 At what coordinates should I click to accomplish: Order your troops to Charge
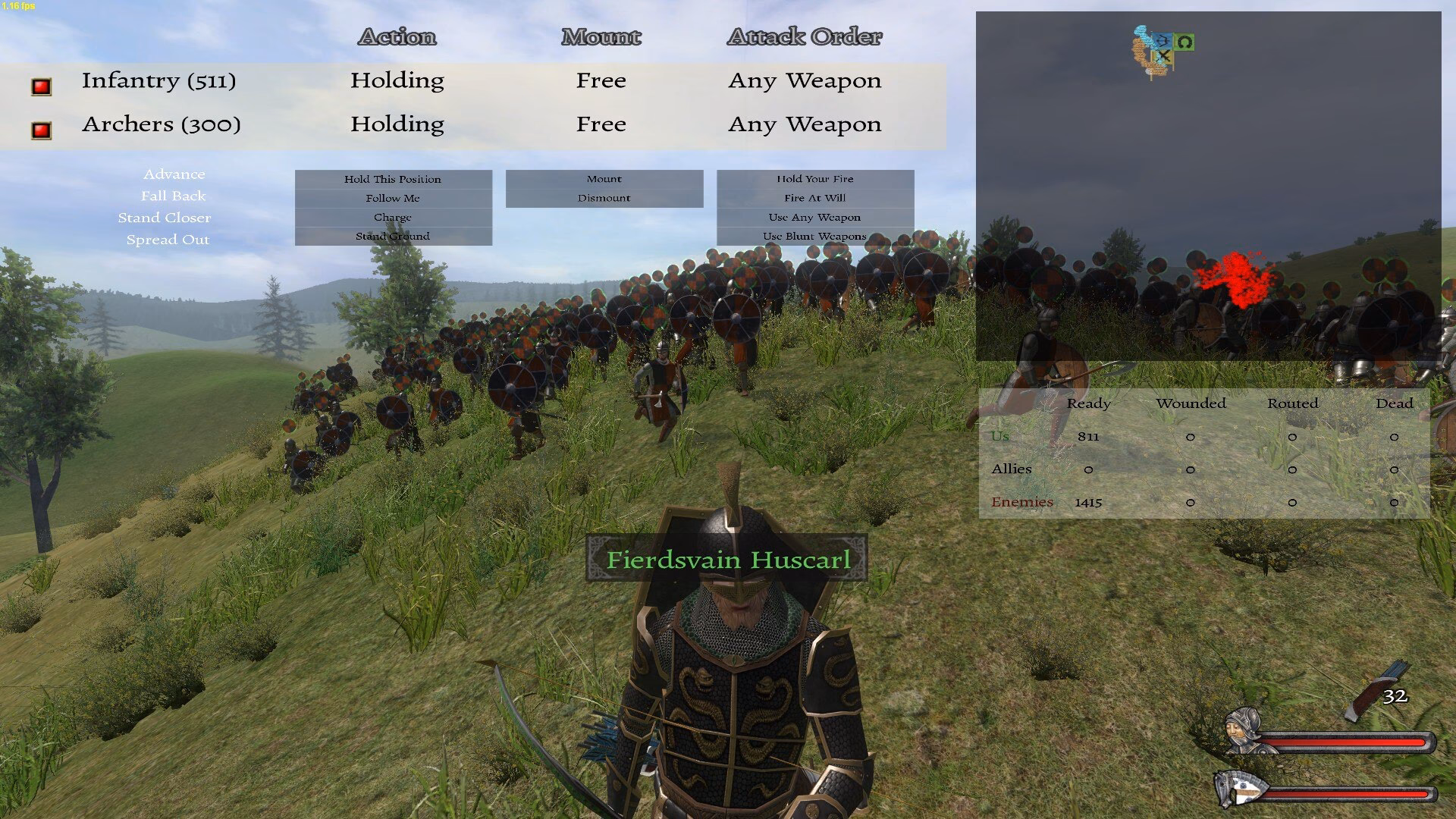point(393,216)
